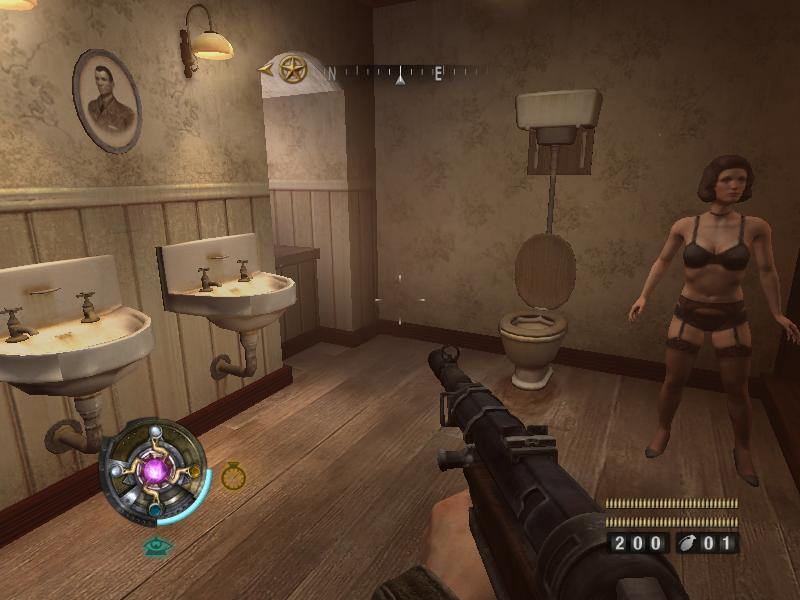Select the compass heading strip
The height and width of the screenshot is (600, 800).
tap(400, 72)
